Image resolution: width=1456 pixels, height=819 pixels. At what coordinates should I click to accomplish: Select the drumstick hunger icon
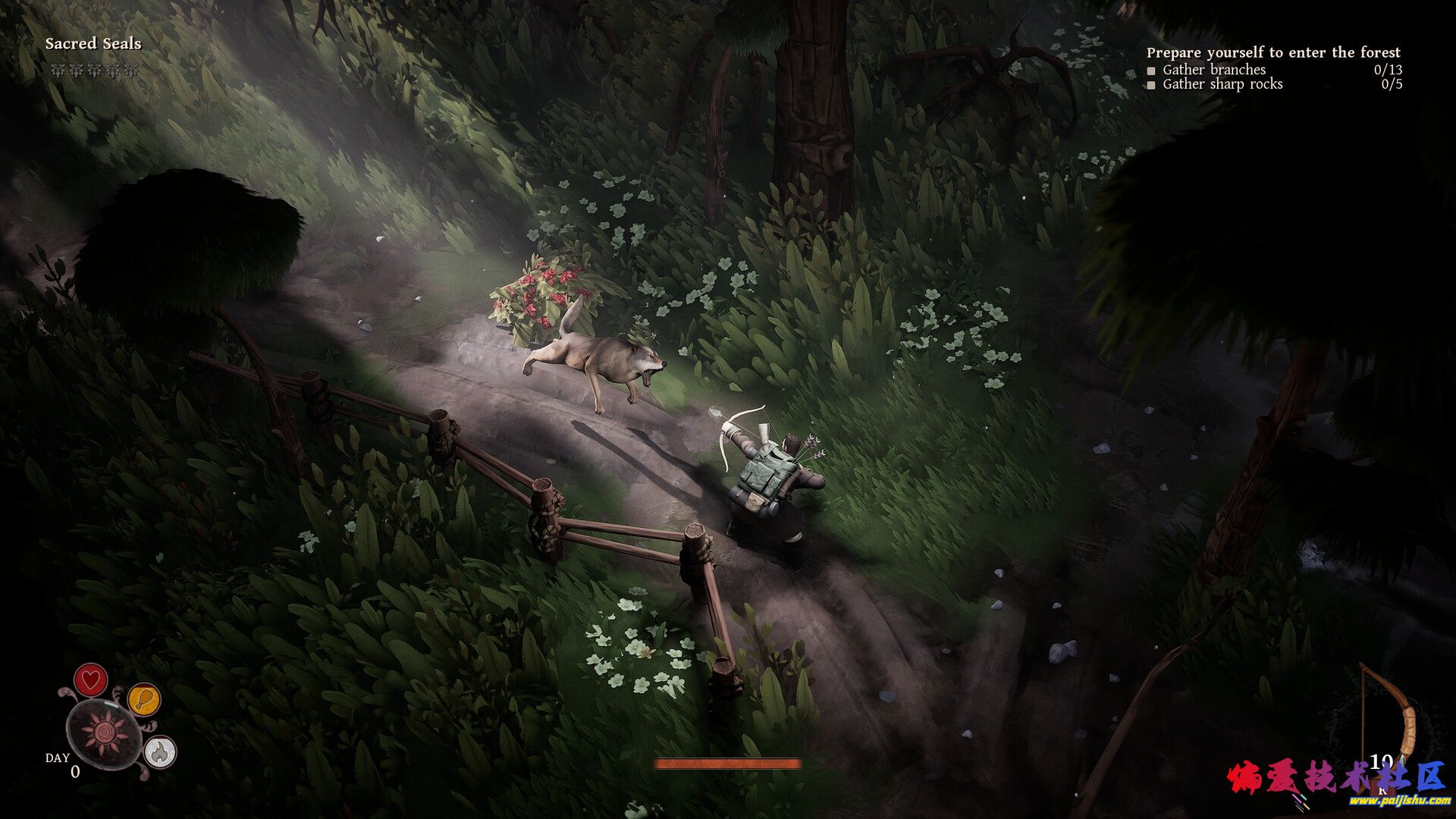[x=143, y=699]
